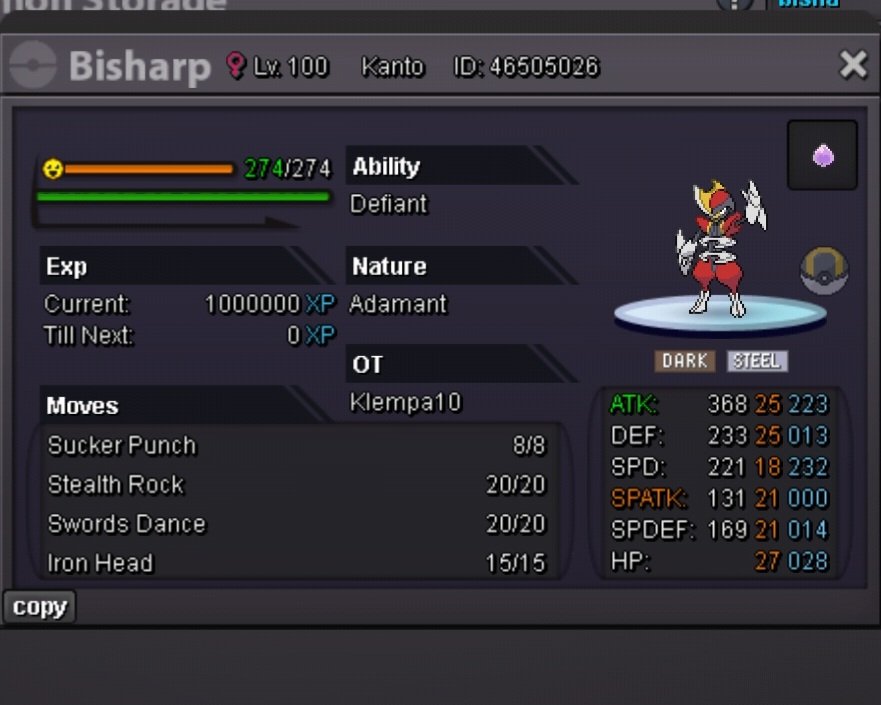Select the held item slot with purple gem
This screenshot has width=881, height=705.
coord(822,155)
